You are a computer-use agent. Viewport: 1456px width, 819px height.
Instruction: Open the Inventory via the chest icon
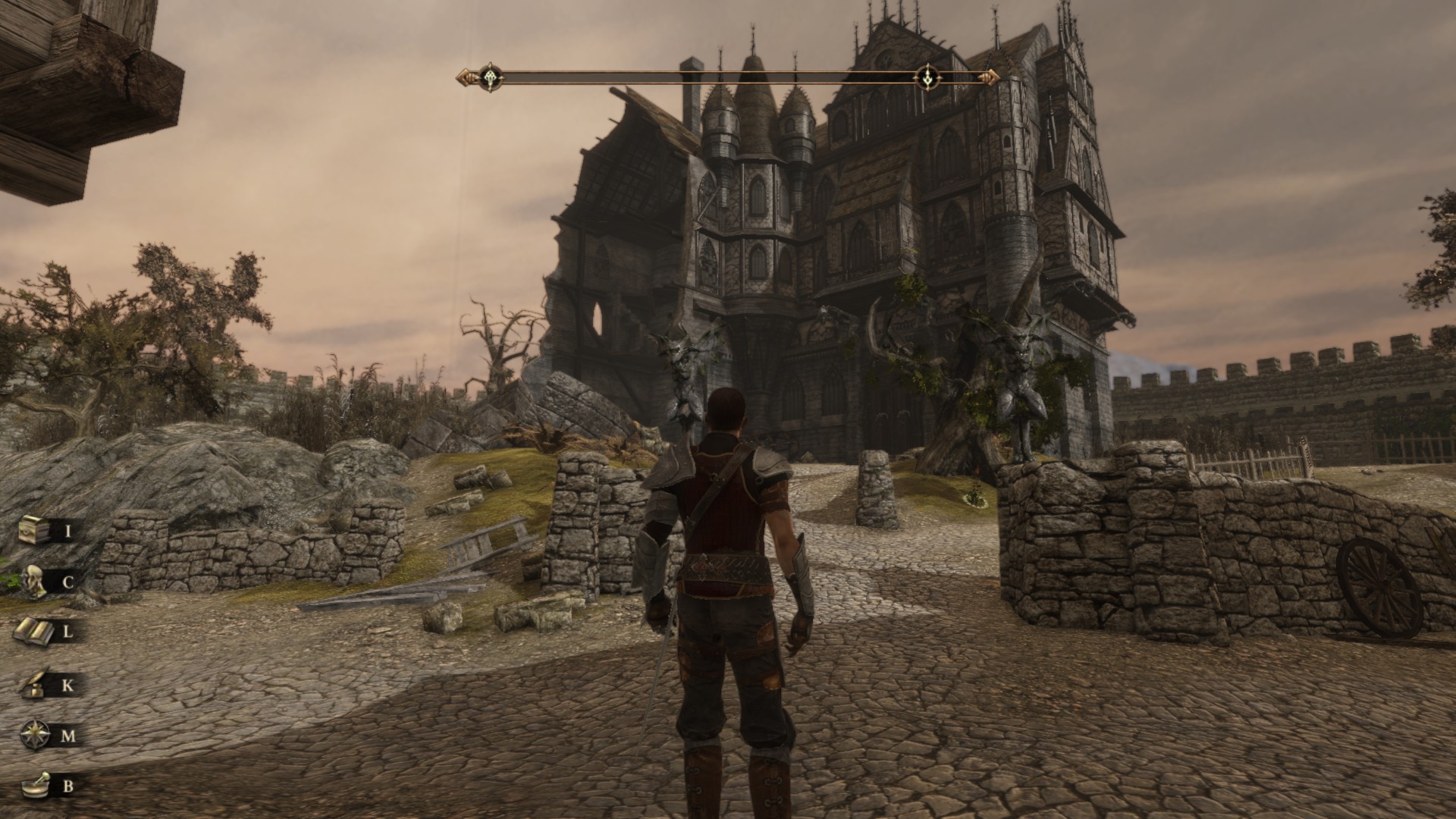click(32, 531)
